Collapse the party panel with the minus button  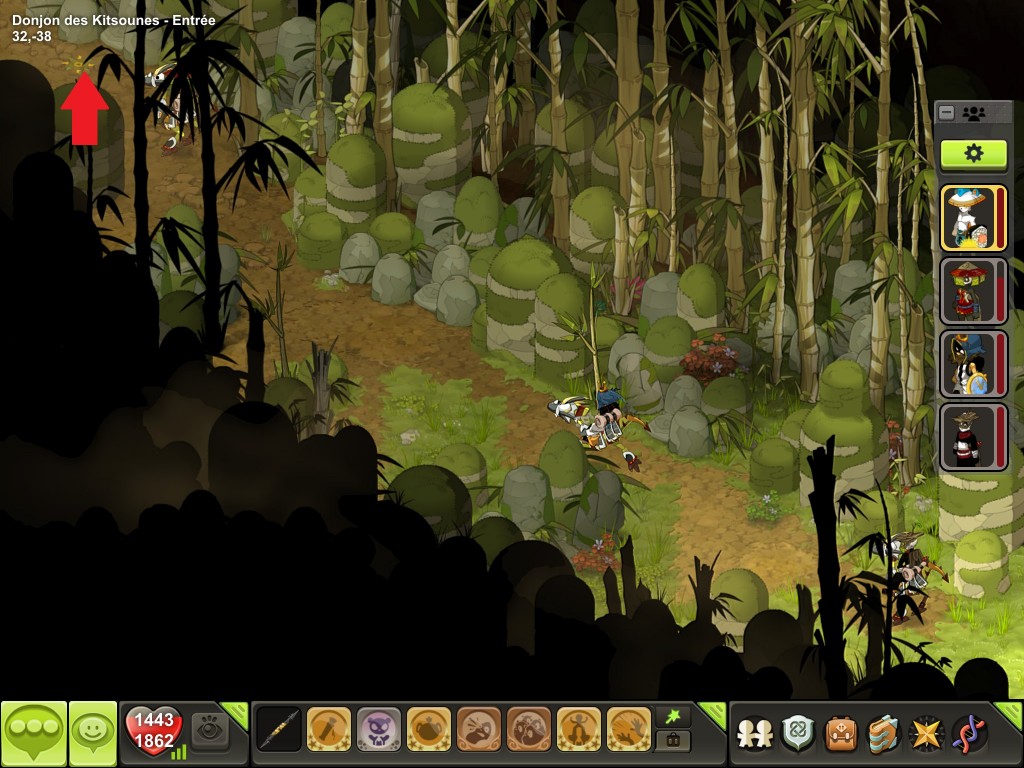pos(947,113)
